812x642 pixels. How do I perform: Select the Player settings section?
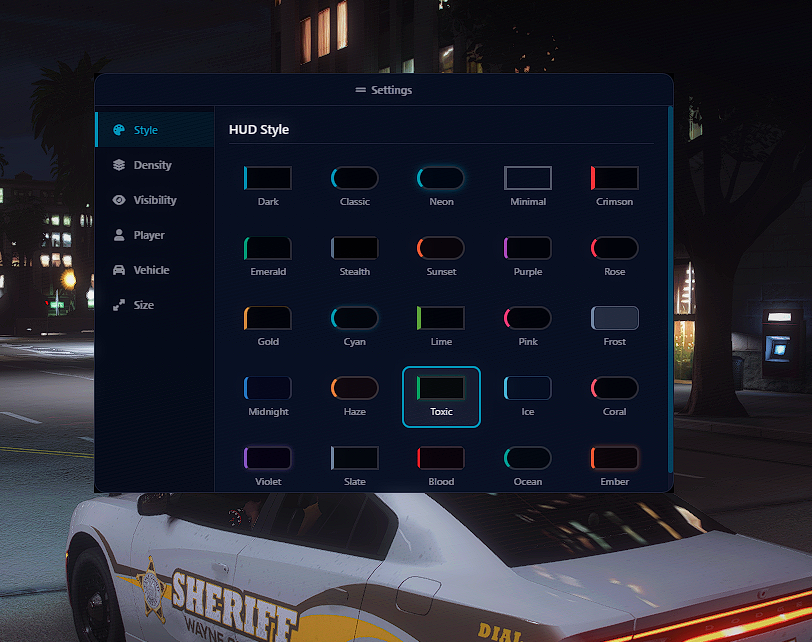coord(148,235)
